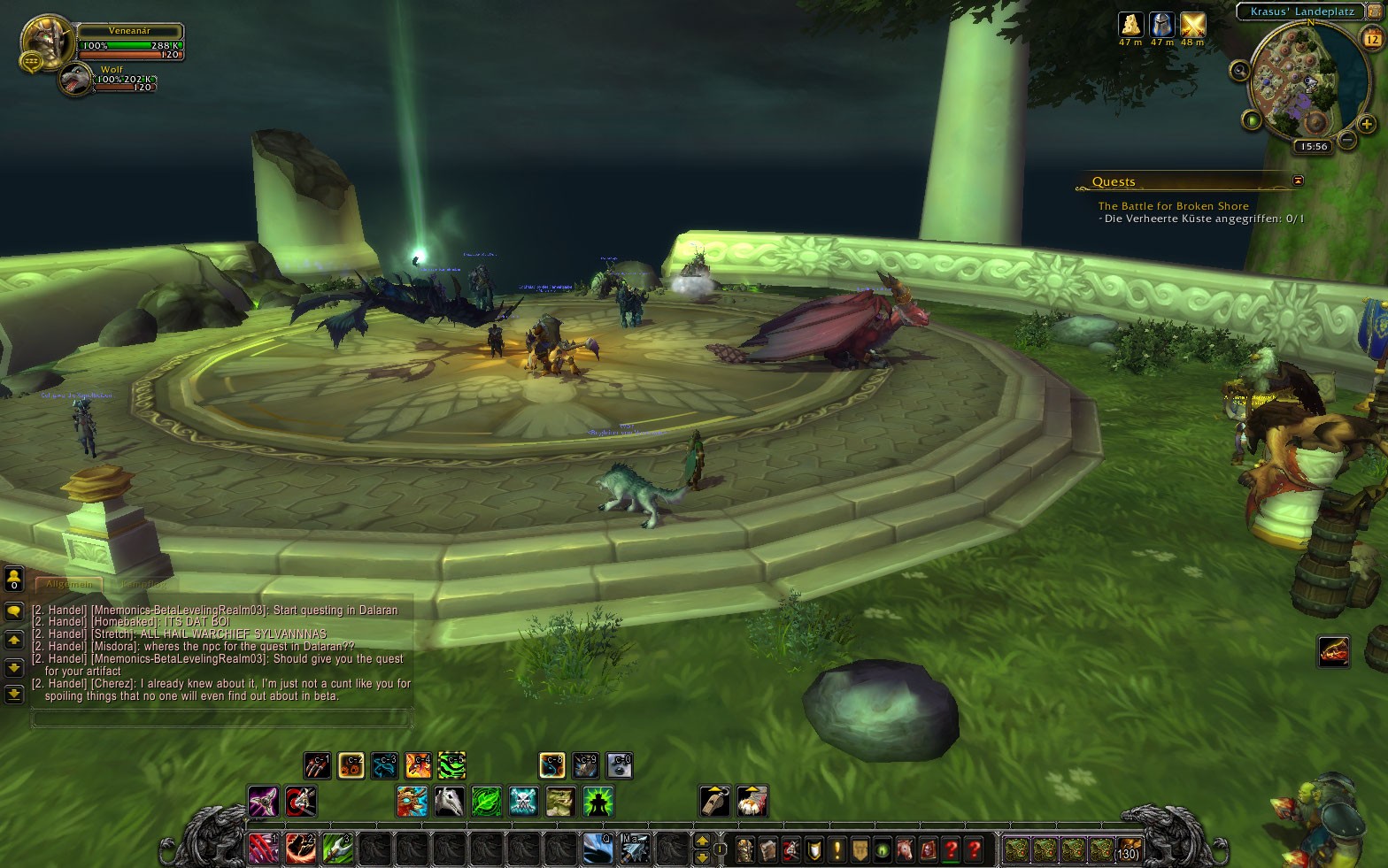Zoom out the minimap with minus button

tap(1346, 139)
